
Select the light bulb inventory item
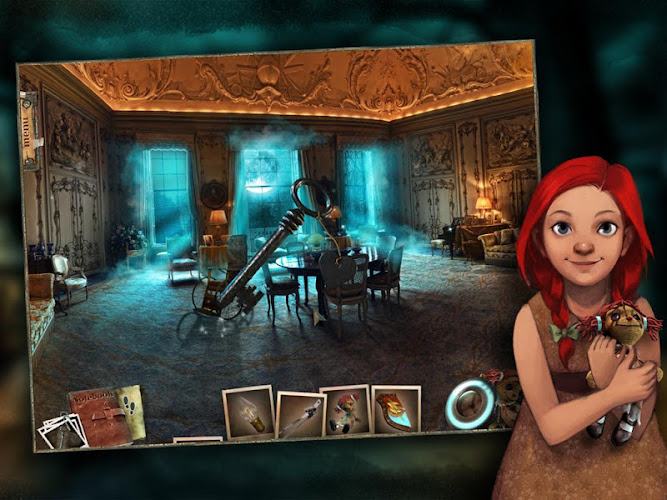coord(248,411)
